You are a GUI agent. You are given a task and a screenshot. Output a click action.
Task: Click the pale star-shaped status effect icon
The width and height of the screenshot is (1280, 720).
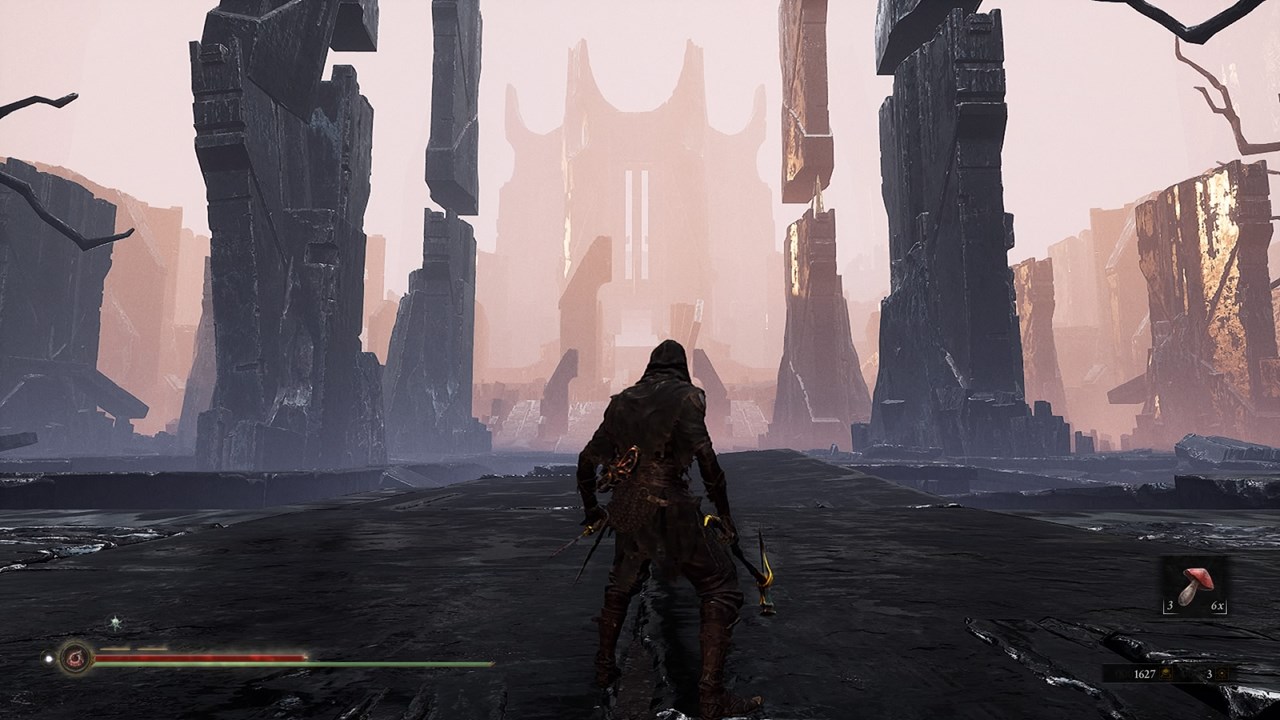[116, 622]
